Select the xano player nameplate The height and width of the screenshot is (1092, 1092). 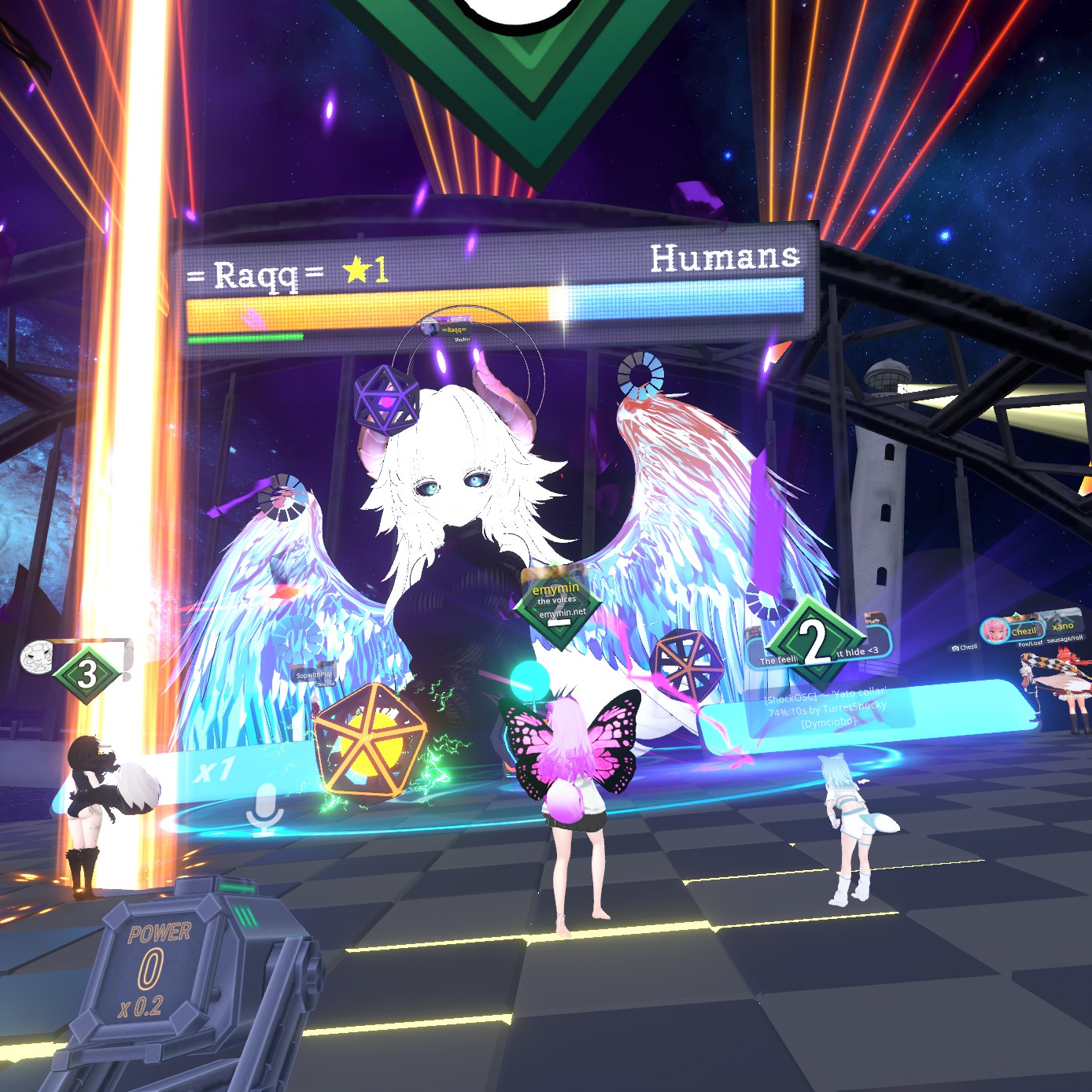pyautogui.click(x=1063, y=626)
